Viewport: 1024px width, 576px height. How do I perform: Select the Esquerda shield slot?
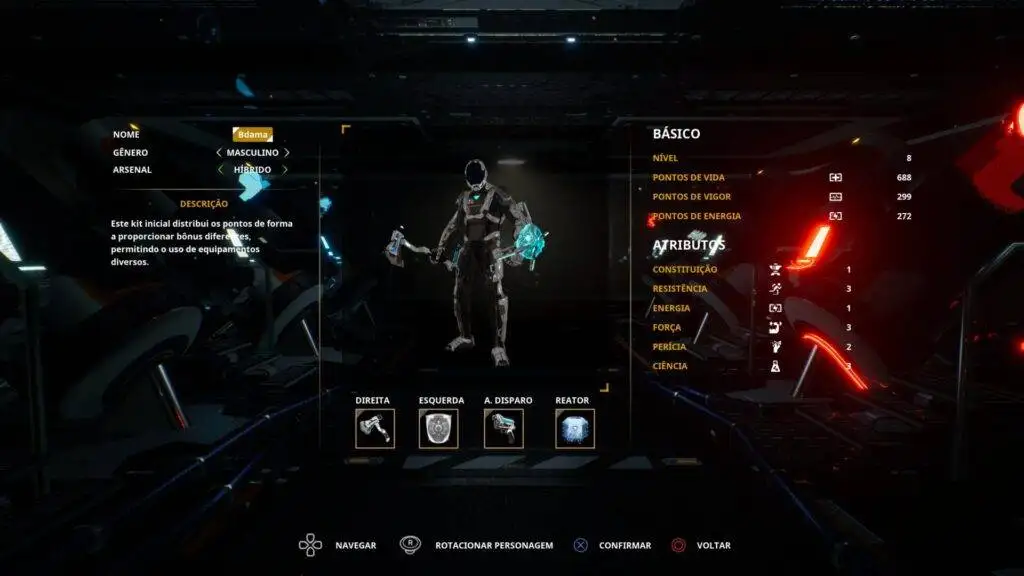(438, 428)
